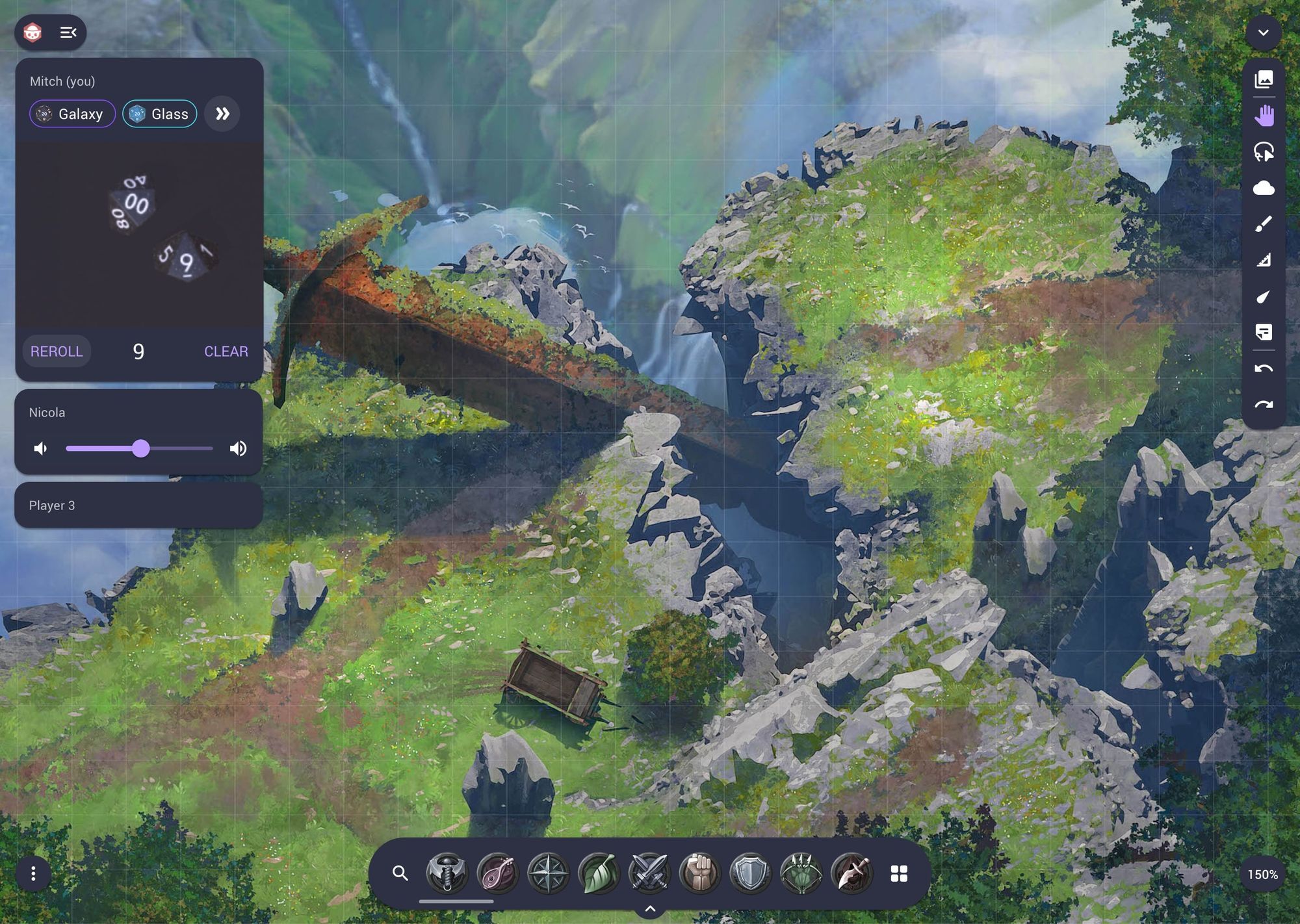Image resolution: width=1300 pixels, height=924 pixels.
Task: Open the maps panel at sidebar top
Action: pyautogui.click(x=1263, y=79)
